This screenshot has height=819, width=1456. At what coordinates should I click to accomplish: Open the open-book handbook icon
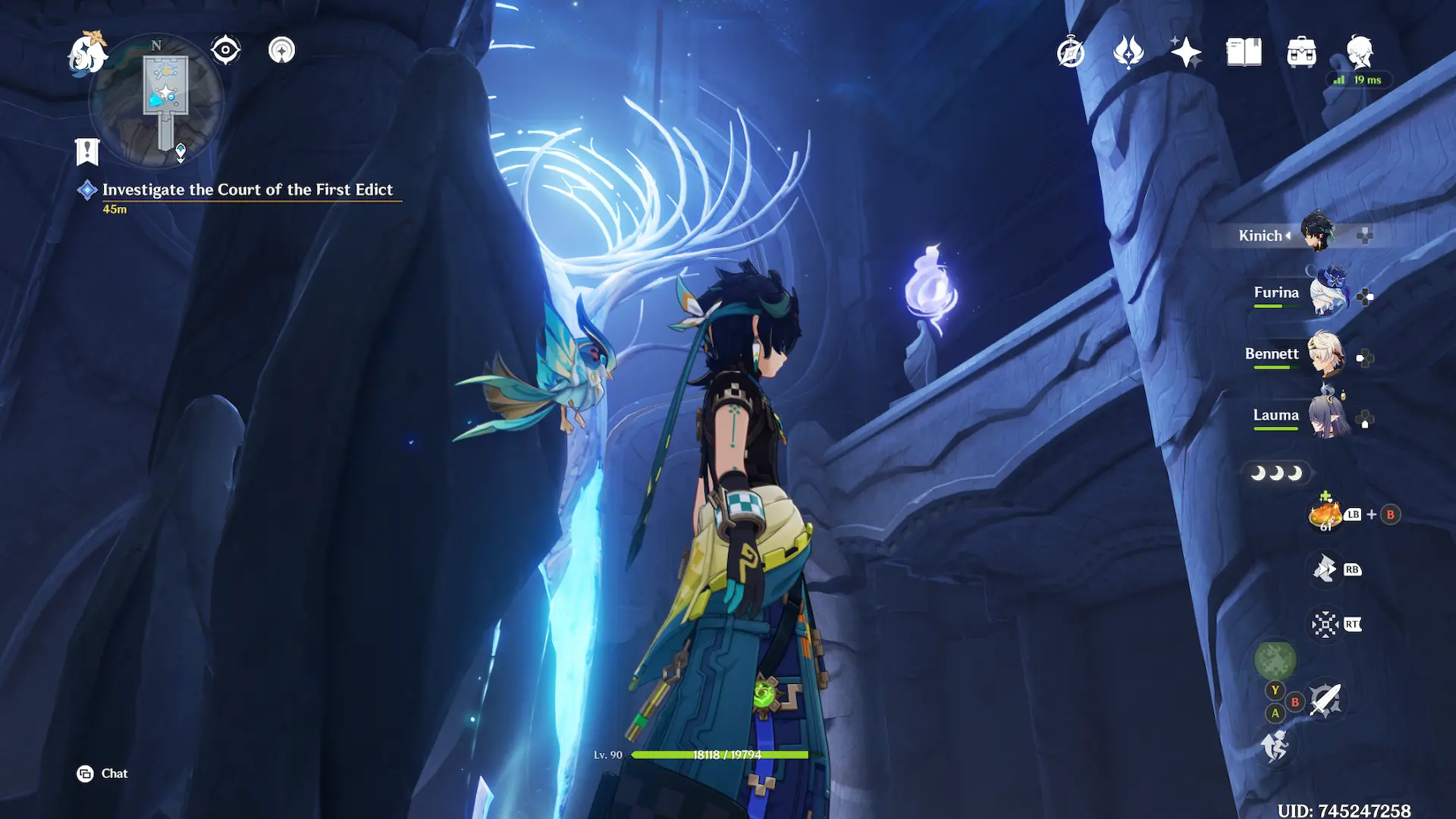[1244, 52]
